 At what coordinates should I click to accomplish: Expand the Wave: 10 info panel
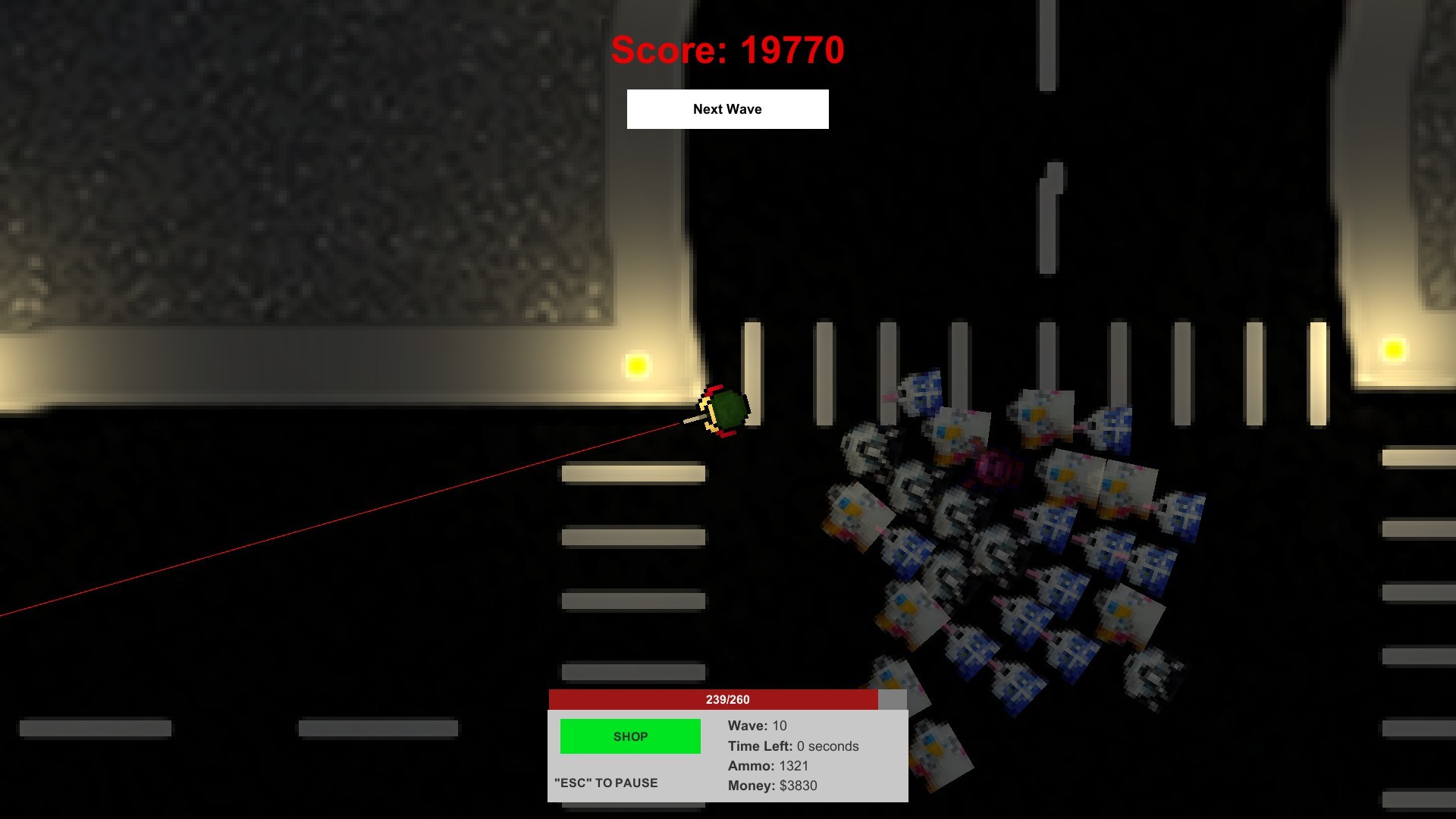(x=756, y=726)
